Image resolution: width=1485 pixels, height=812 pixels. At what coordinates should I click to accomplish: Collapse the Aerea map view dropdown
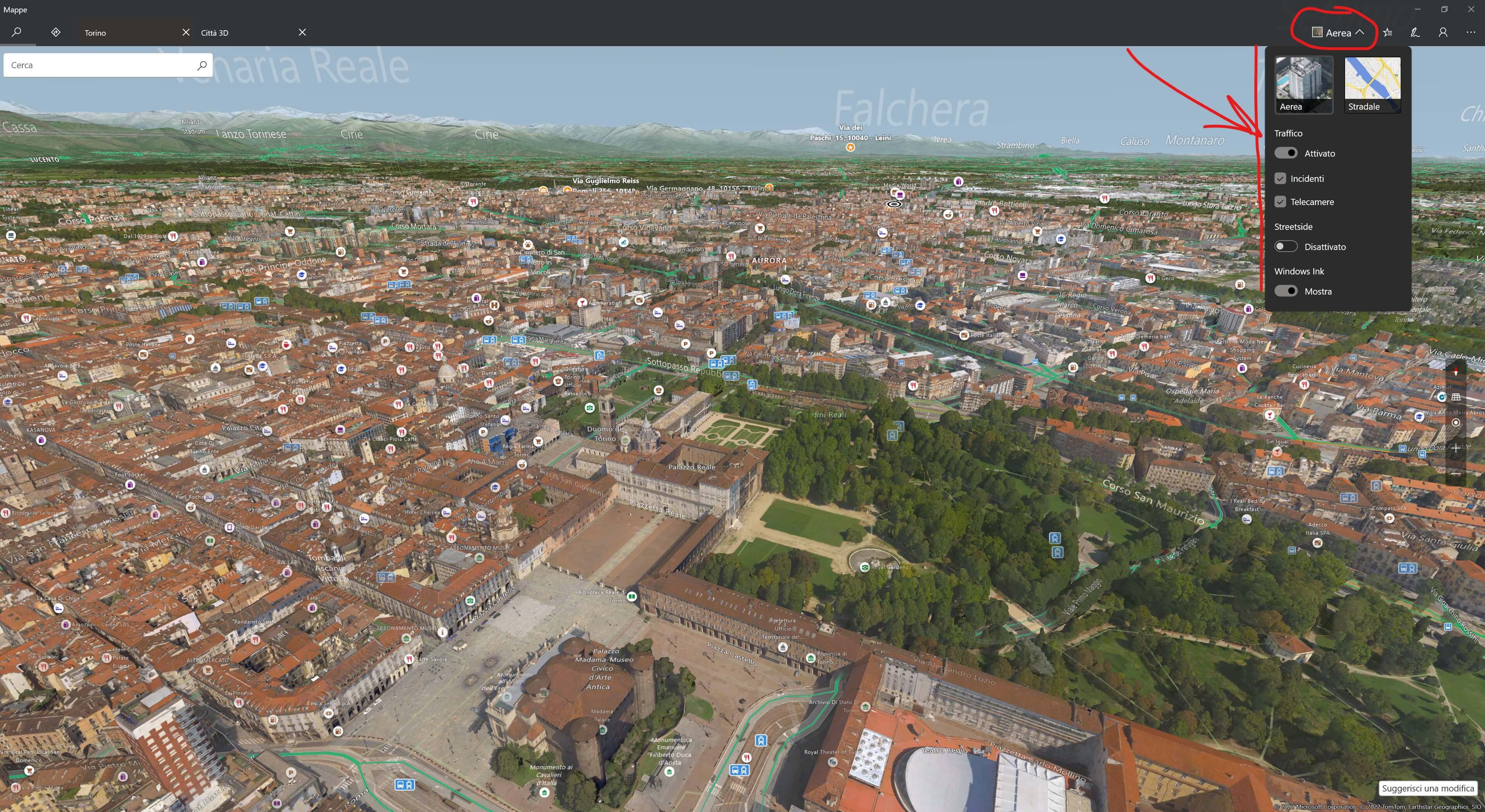click(x=1337, y=33)
